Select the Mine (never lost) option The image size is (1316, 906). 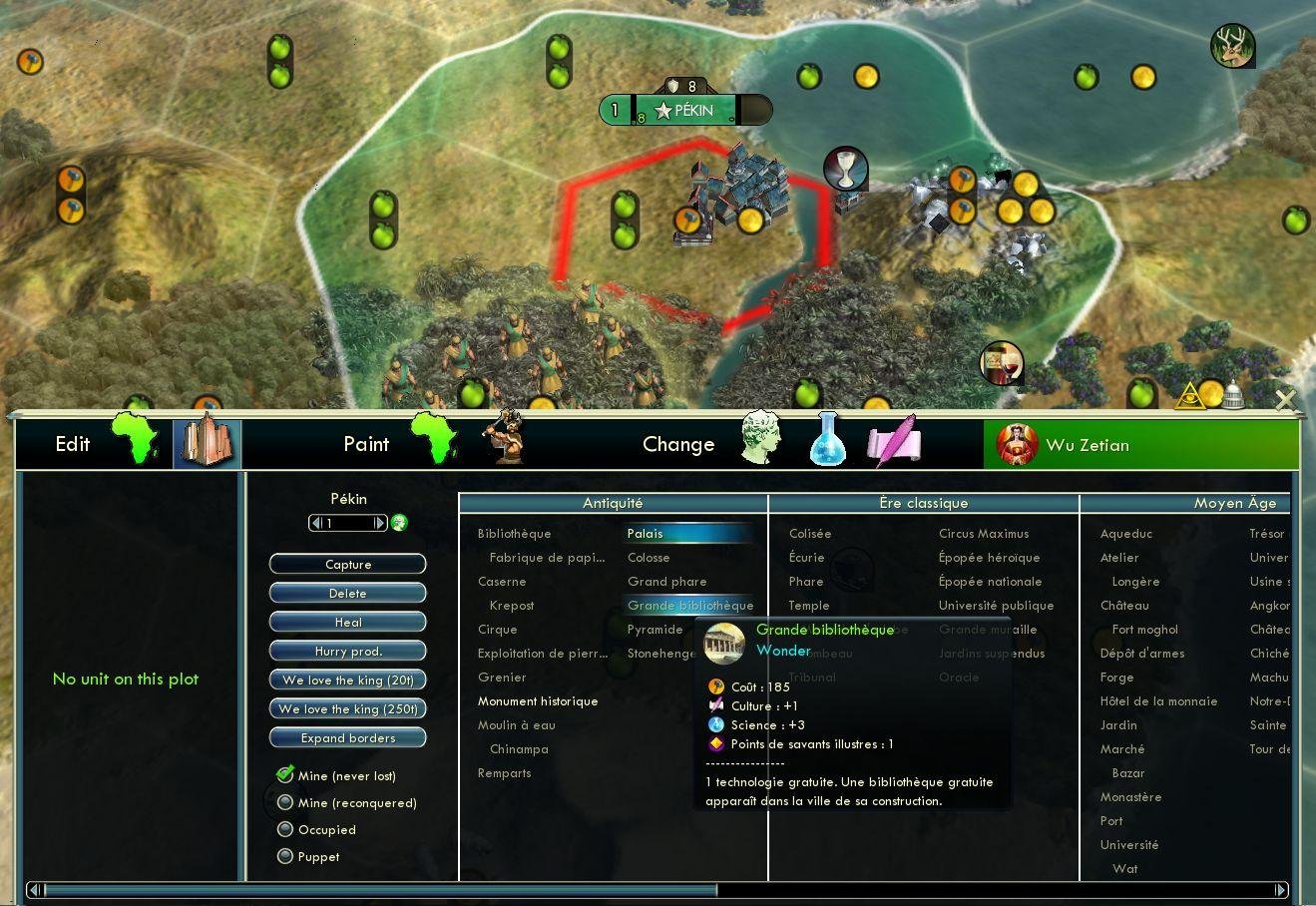285,775
